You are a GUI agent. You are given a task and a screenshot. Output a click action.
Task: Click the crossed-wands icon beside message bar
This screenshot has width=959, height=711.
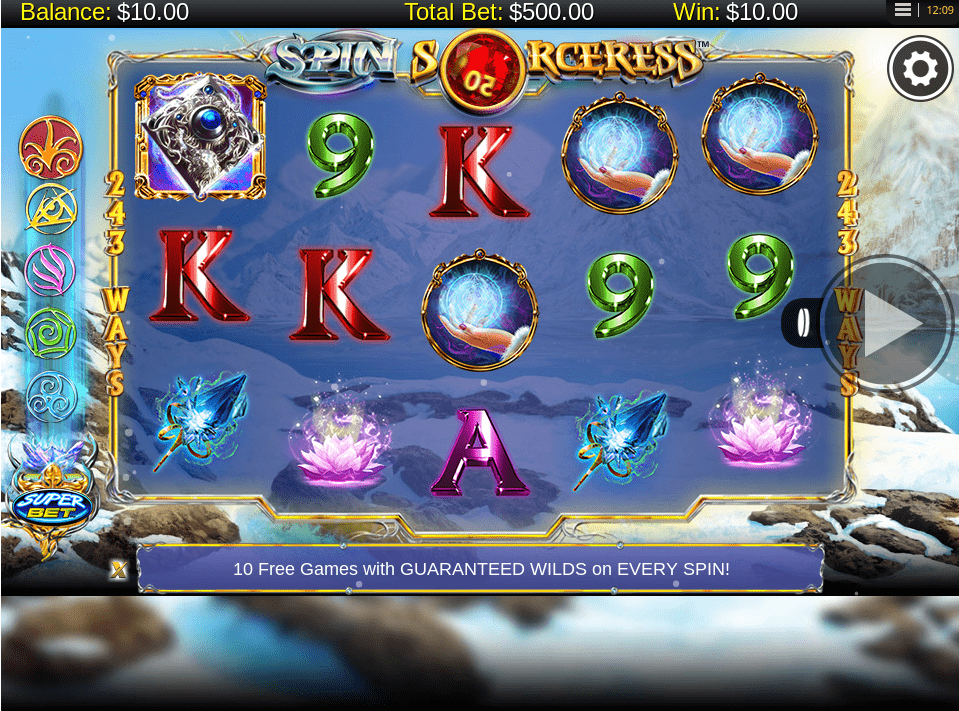click(119, 569)
